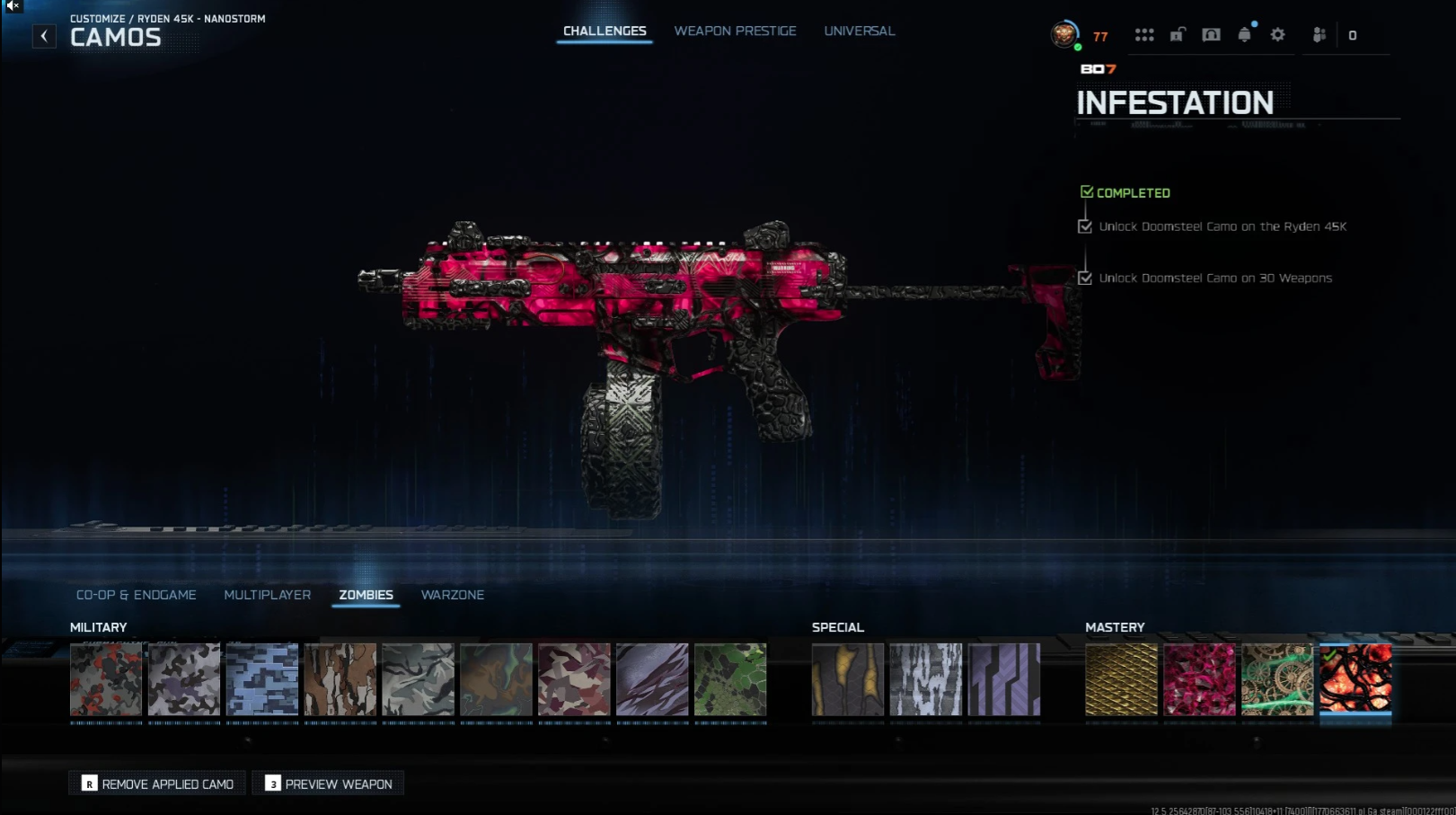Select the pink crystal mastery camo
1456x815 pixels.
[1199, 679]
